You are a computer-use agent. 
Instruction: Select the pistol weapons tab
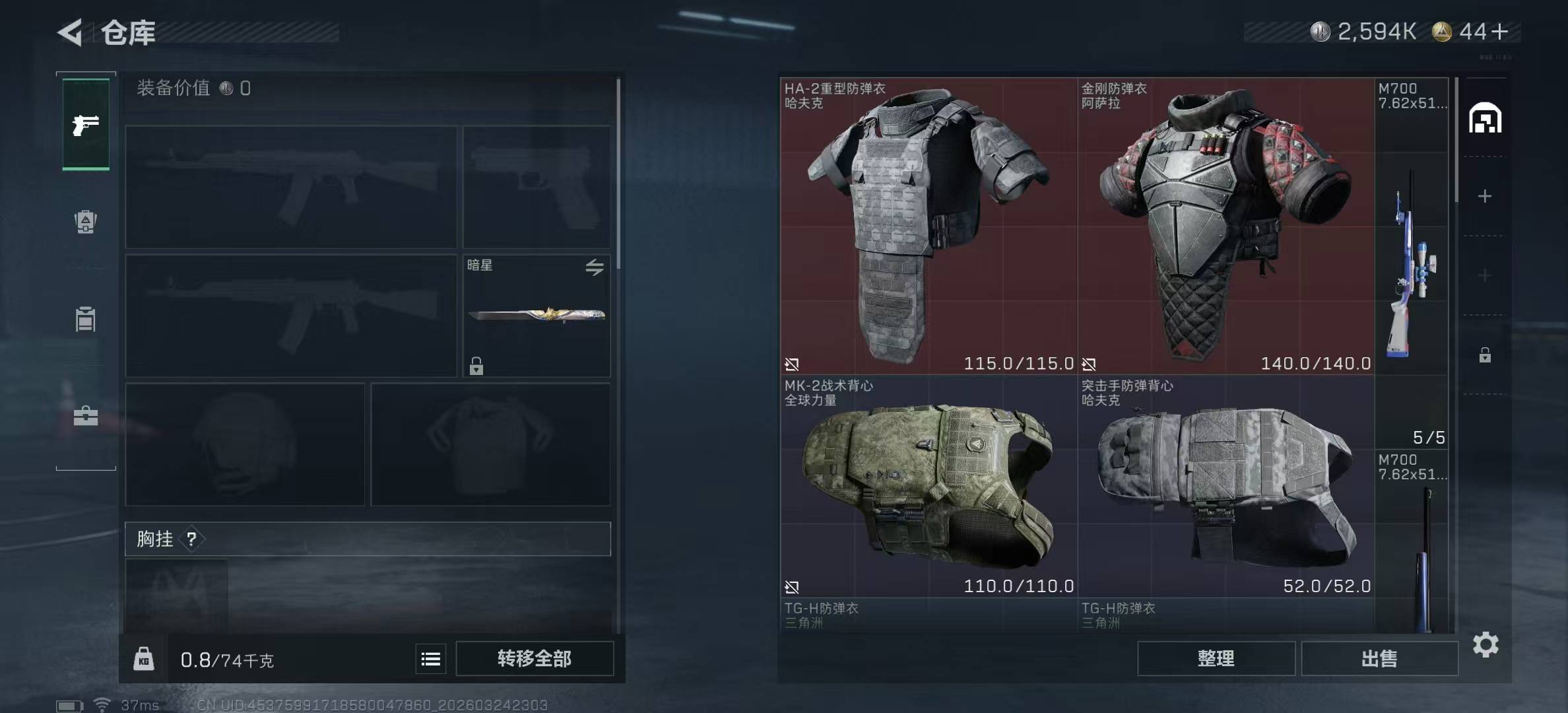click(86, 125)
